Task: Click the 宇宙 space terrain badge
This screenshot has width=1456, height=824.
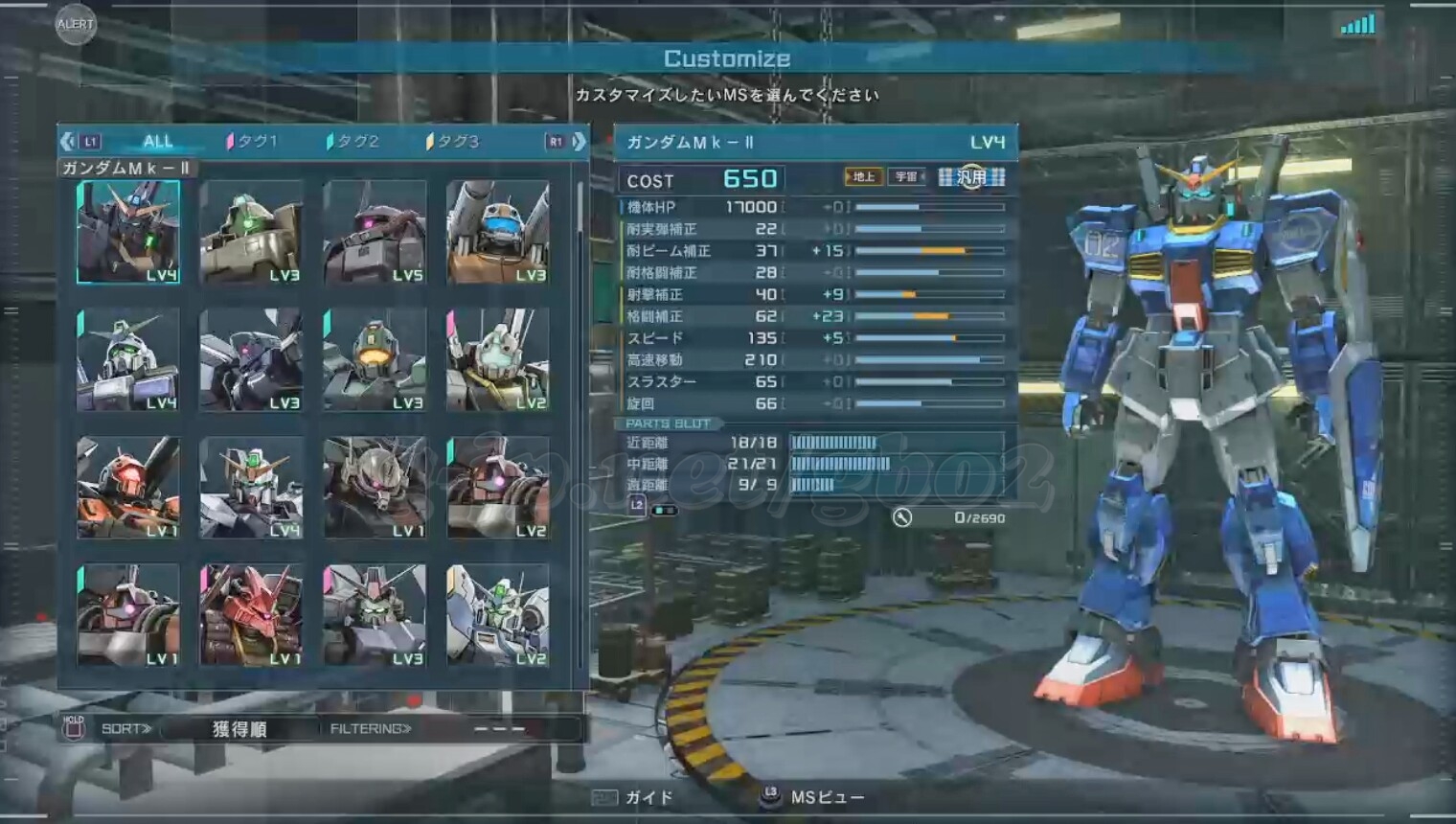Action: click(906, 177)
